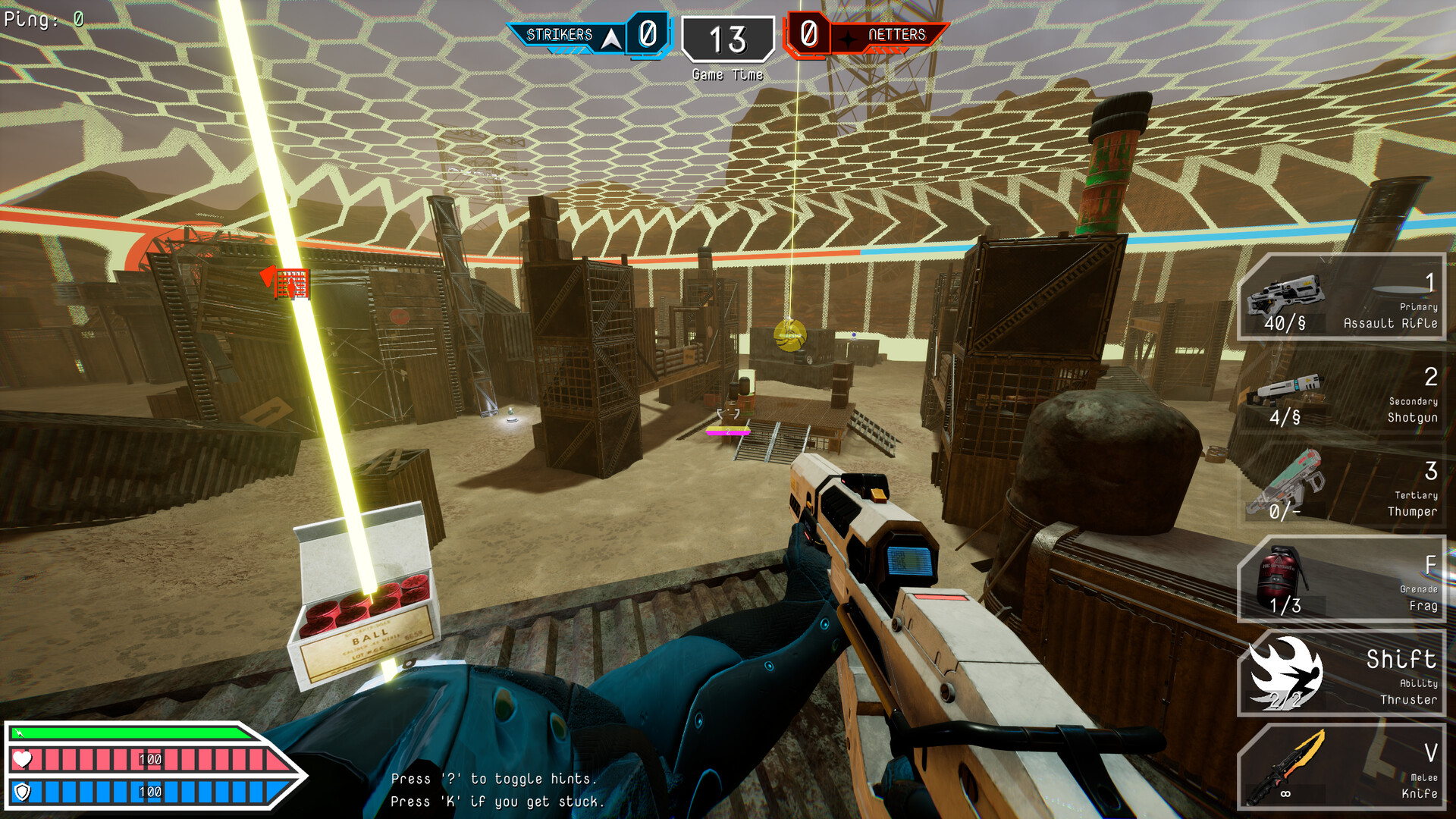The width and height of the screenshot is (1456, 819).
Task: Click the 'Press K if you get stuck' text
Action: pyautogui.click(x=497, y=800)
